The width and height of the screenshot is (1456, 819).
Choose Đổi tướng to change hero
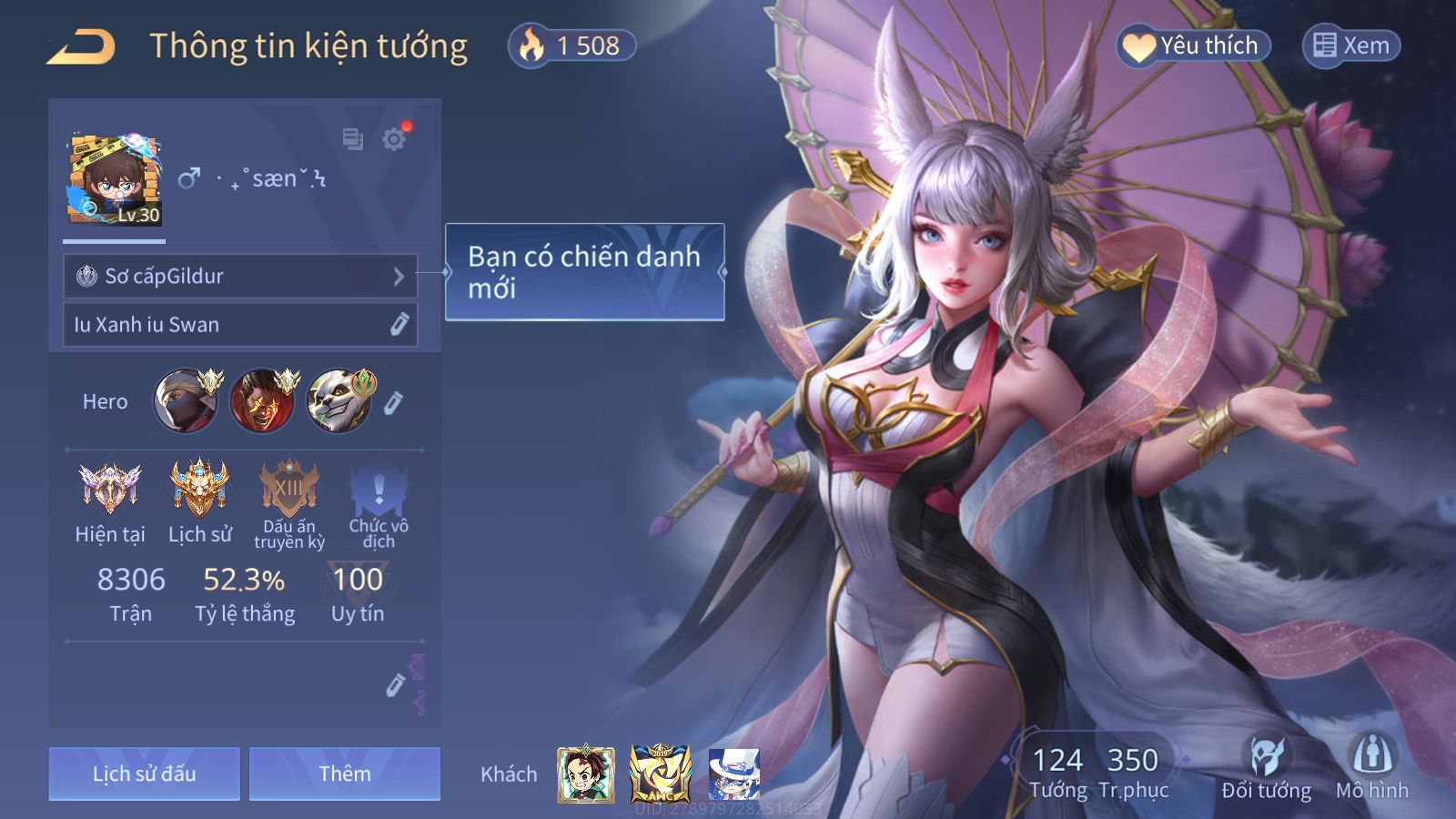[x=1266, y=767]
